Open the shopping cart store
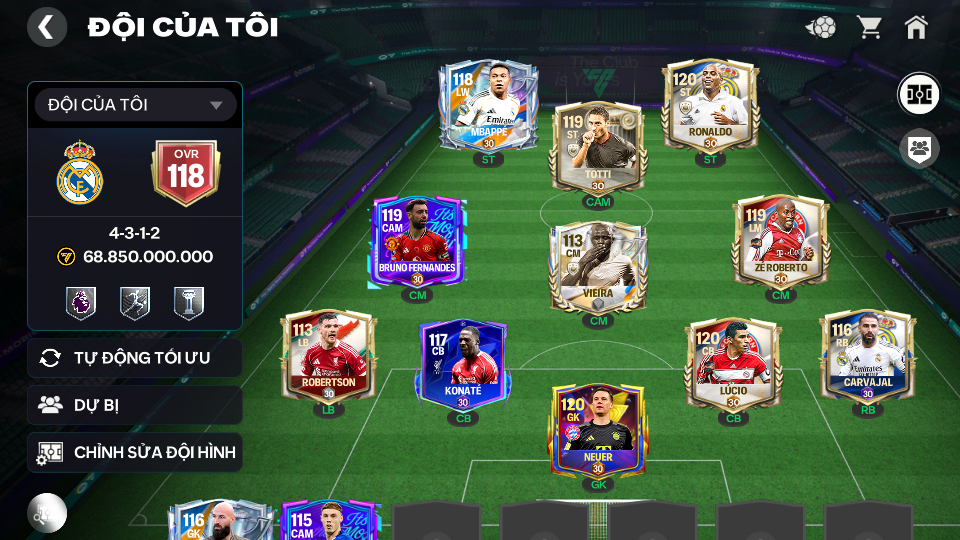The width and height of the screenshot is (960, 540). (x=869, y=27)
